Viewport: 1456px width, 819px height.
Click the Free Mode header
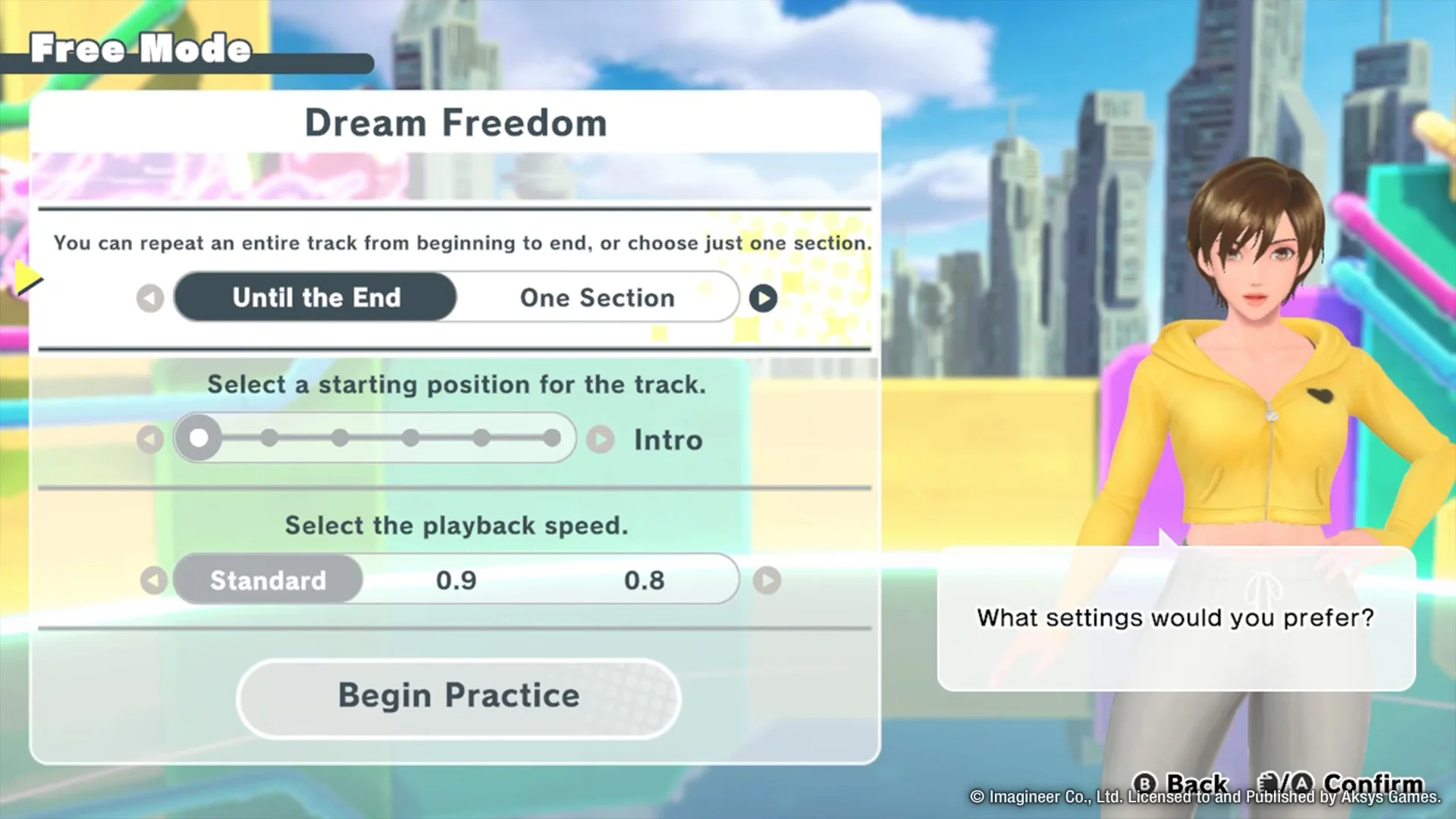point(141,49)
